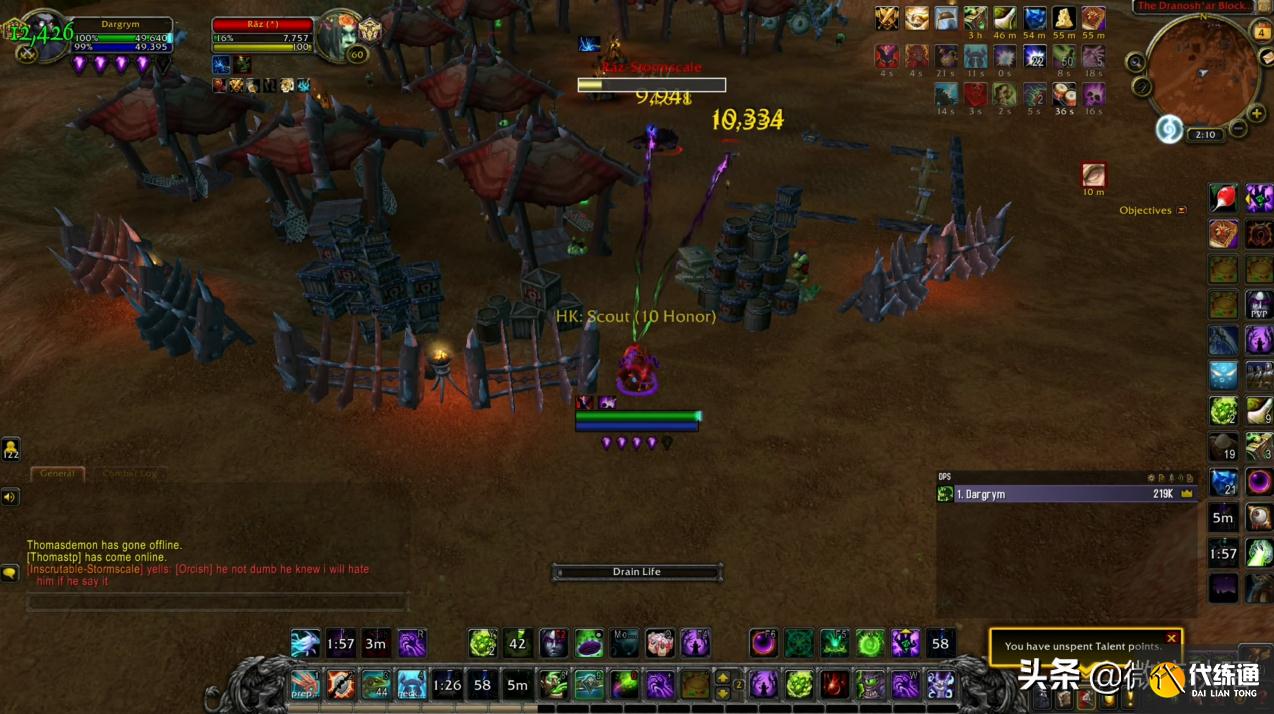Open the chat speech bubble button
Viewport: 1274px width, 714px height.
[x=10, y=573]
